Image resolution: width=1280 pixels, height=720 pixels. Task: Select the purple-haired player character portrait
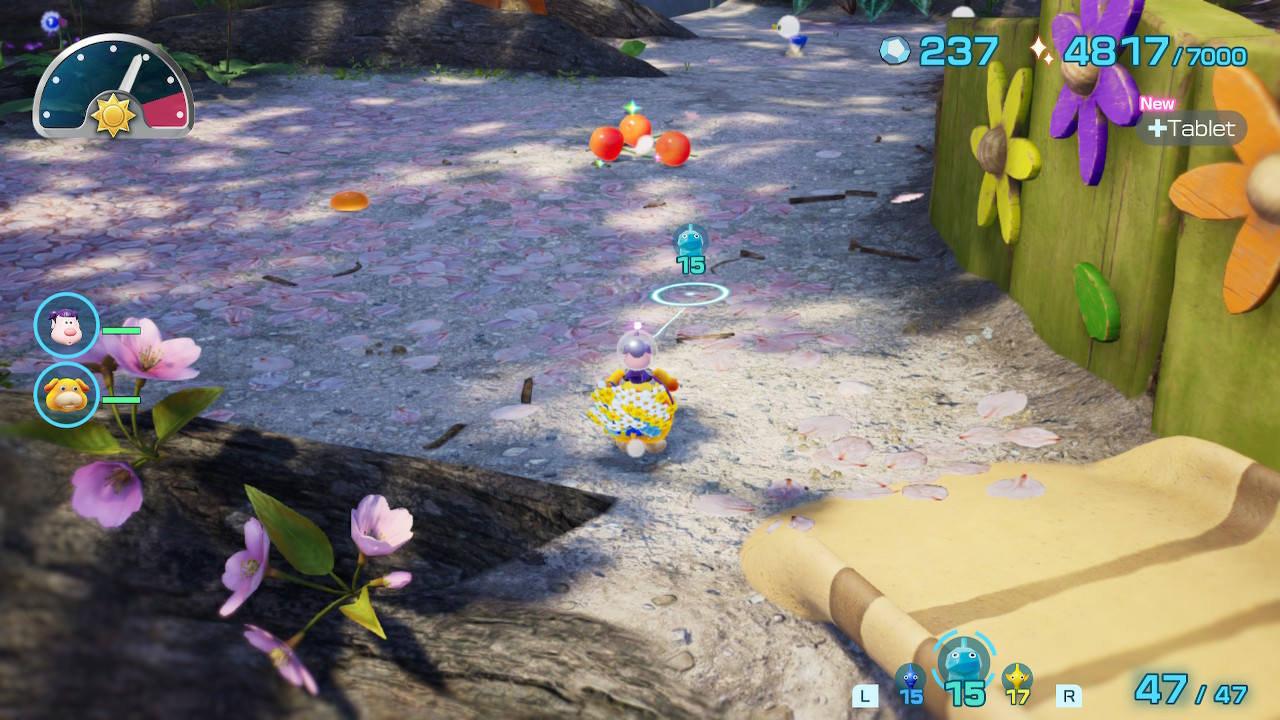67,326
